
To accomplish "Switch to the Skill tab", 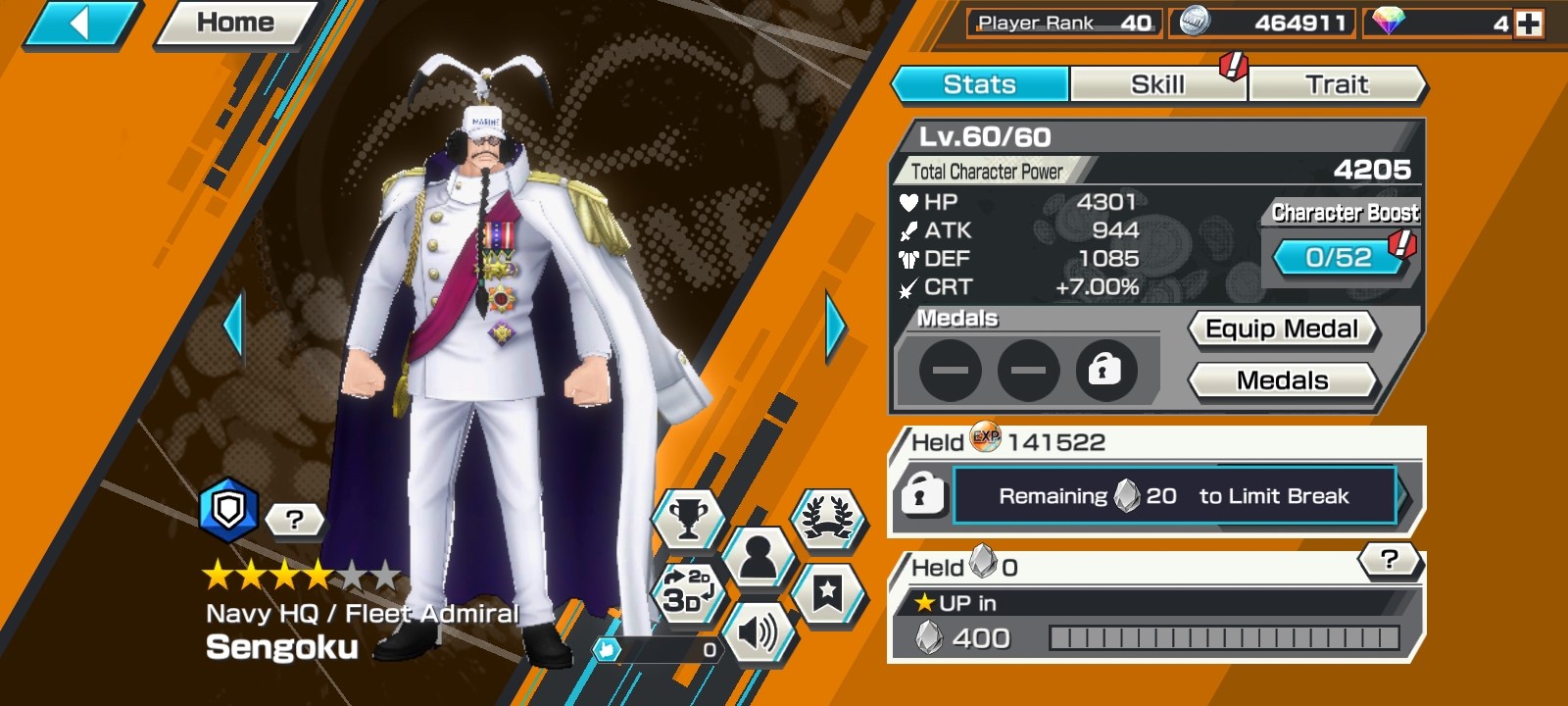I will tap(1157, 84).
